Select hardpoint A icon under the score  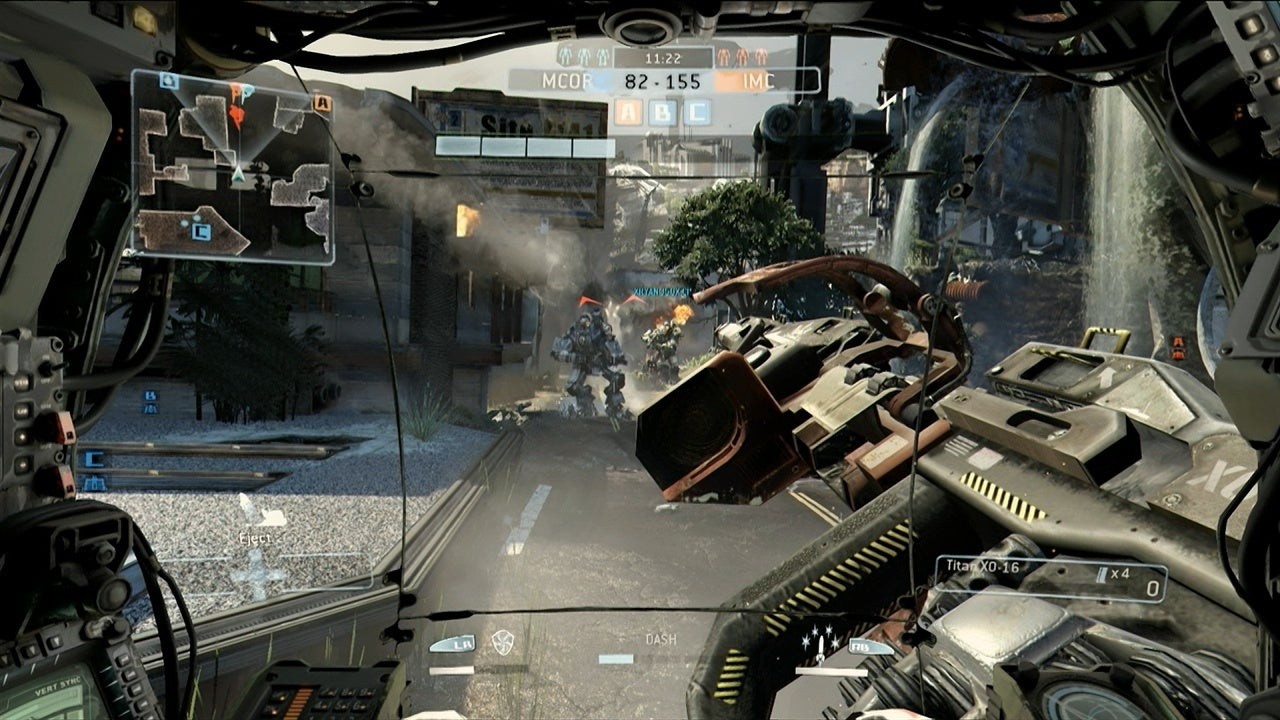click(629, 112)
